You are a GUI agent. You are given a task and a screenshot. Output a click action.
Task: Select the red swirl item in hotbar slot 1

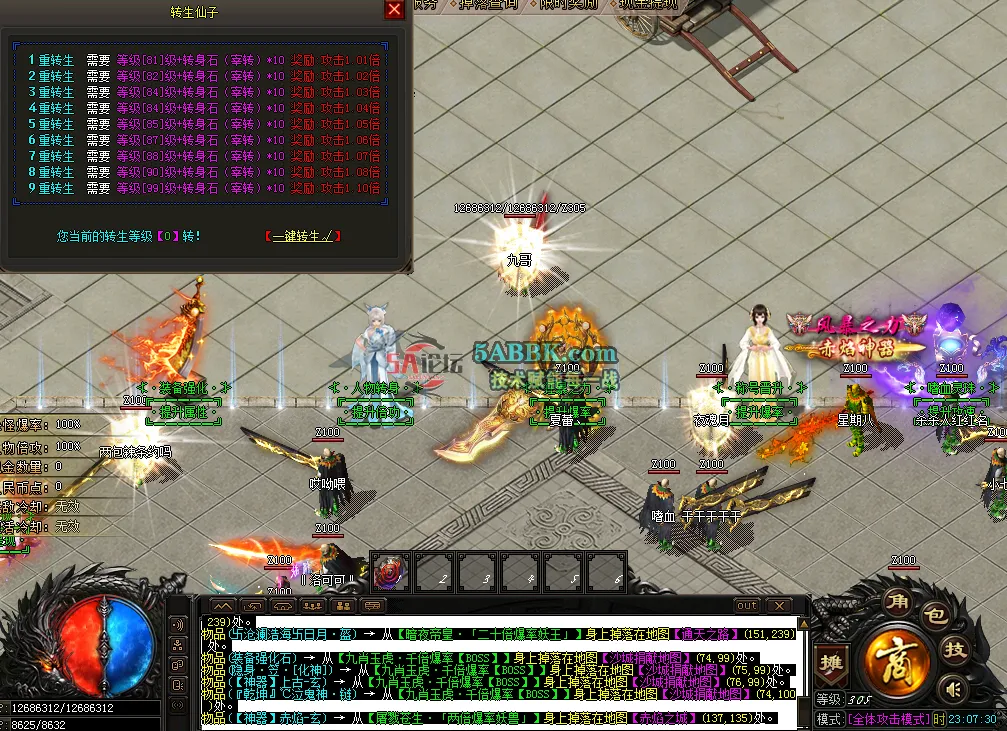390,572
